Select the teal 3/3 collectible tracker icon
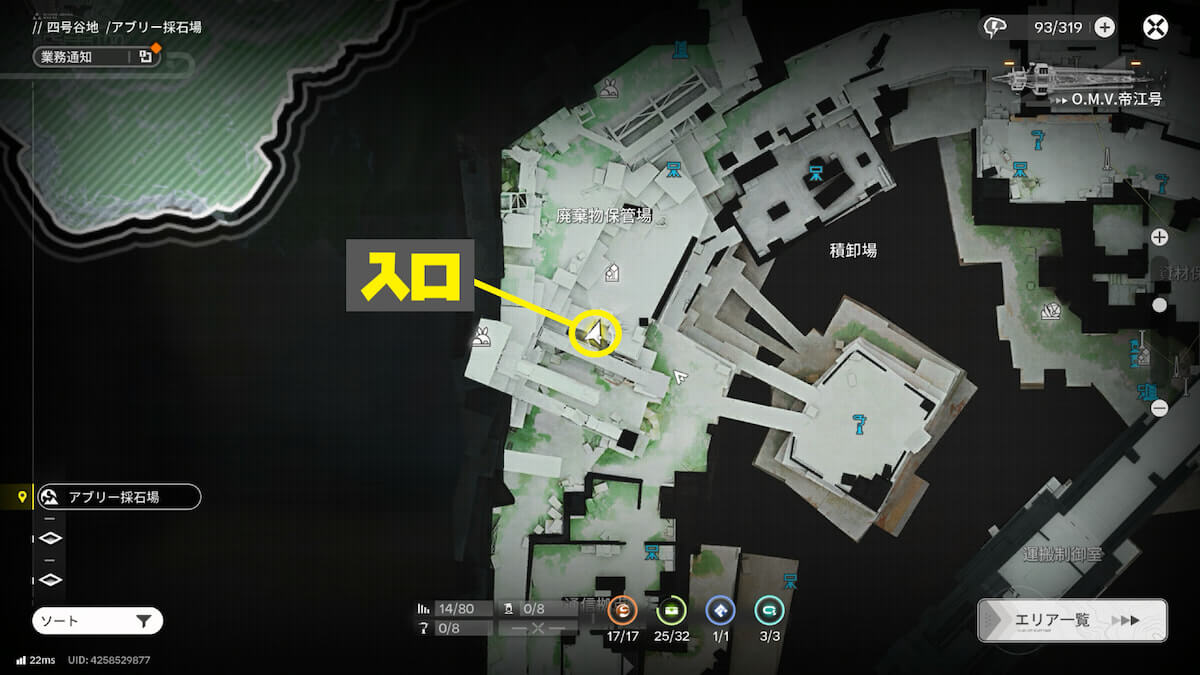 pos(769,610)
